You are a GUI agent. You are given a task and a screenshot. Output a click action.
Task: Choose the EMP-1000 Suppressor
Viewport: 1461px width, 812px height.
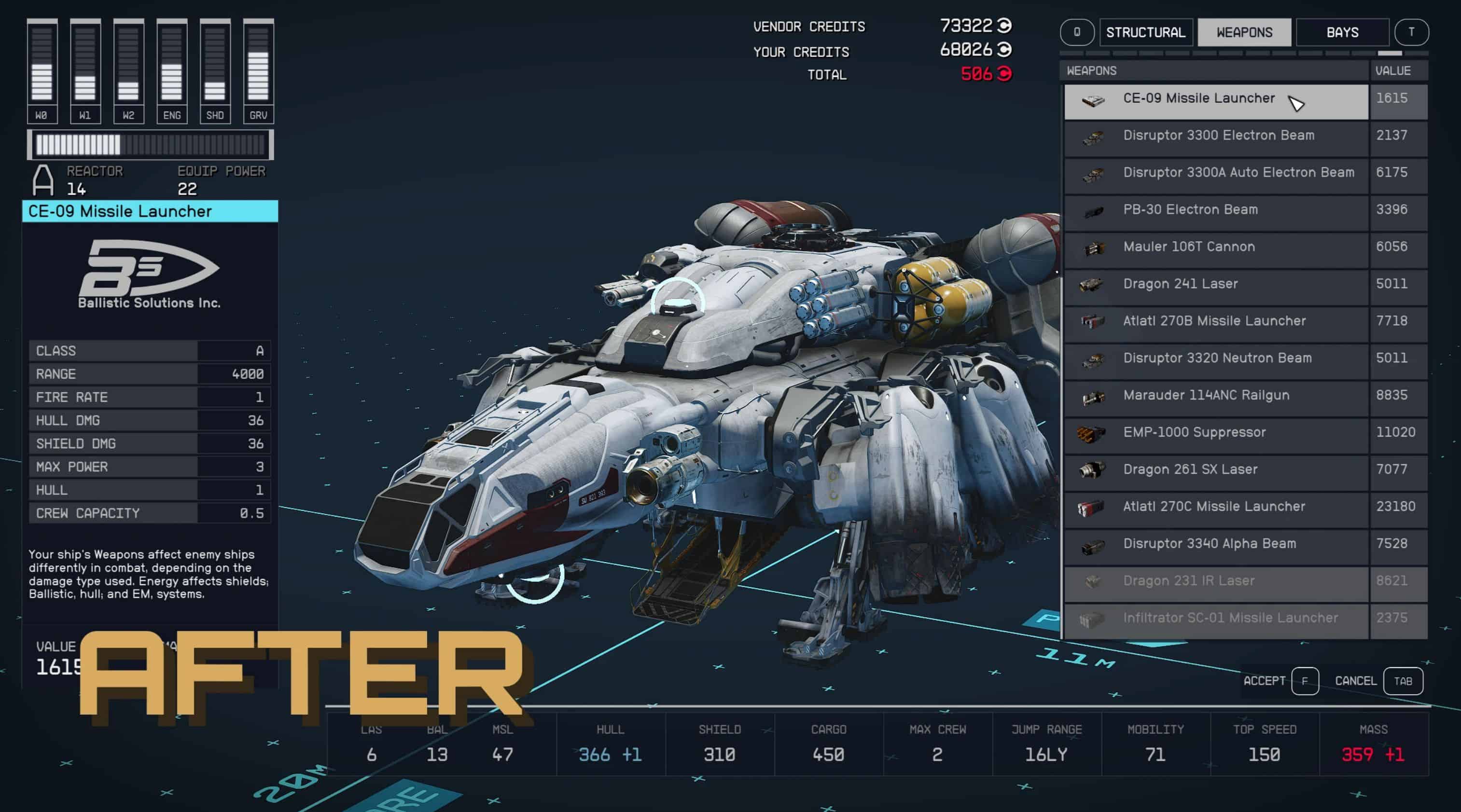pos(1194,433)
